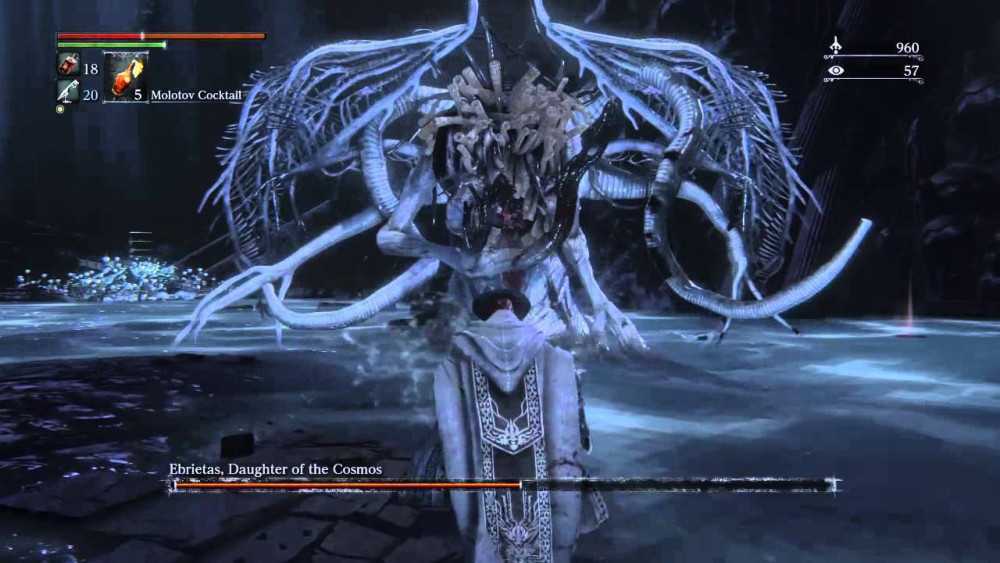Click the Quicksilver Bullet icon
This screenshot has height=563, width=1000.
click(x=67, y=92)
